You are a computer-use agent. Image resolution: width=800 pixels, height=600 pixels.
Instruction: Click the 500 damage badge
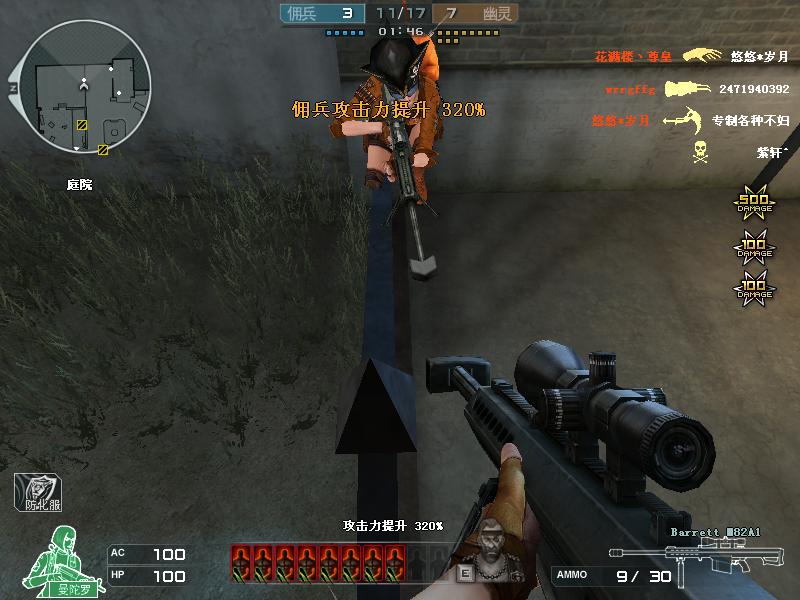pos(754,205)
